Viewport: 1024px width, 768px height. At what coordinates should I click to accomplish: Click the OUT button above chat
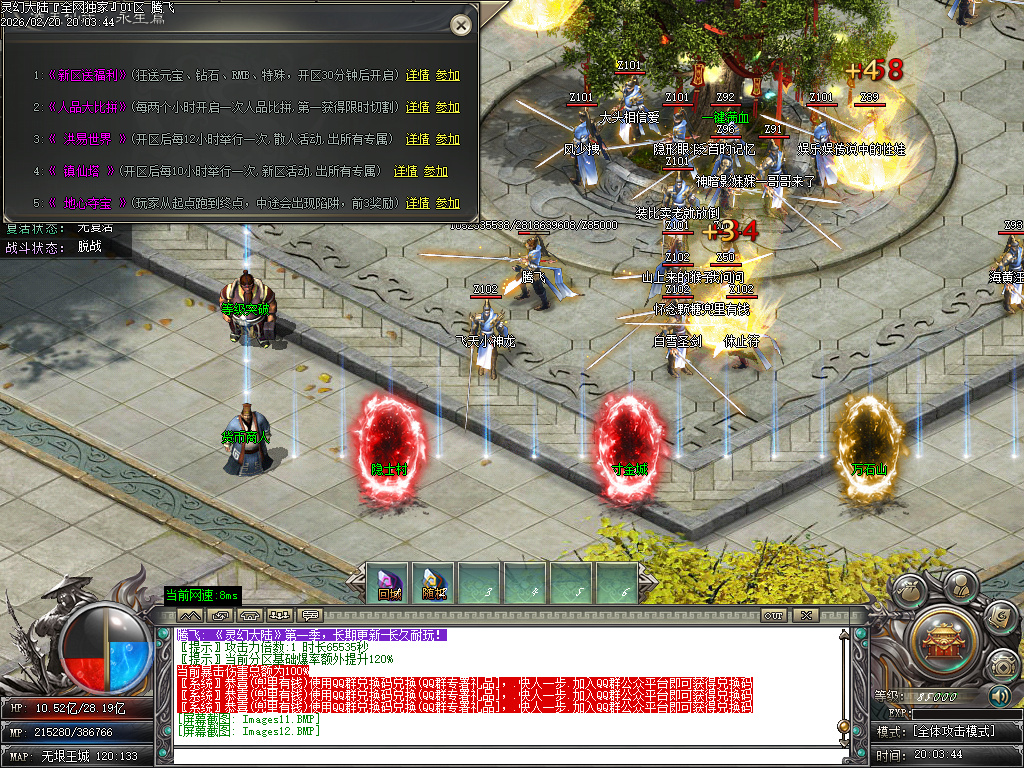coord(773,614)
